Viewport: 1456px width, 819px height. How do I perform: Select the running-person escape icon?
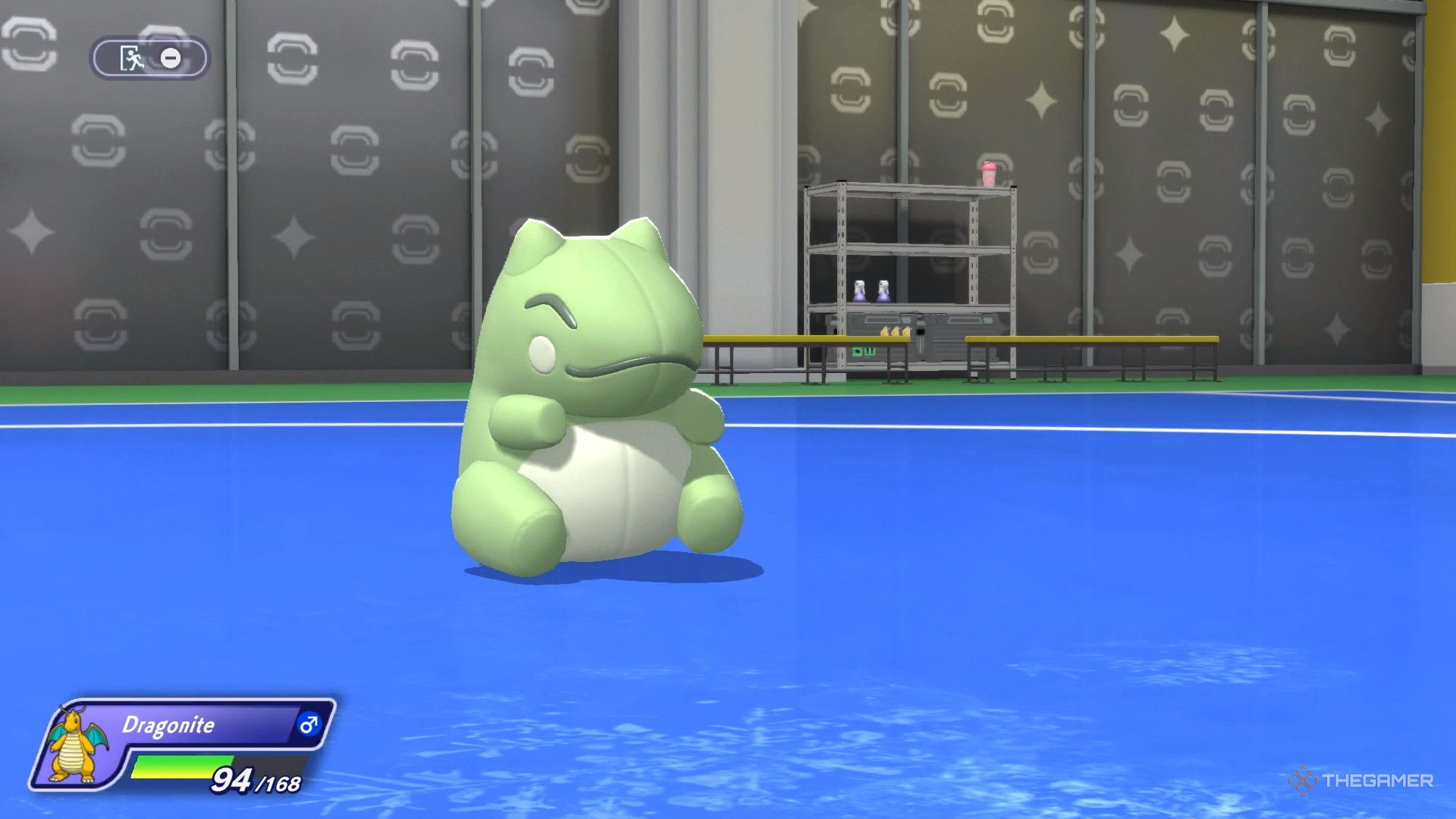(130, 58)
